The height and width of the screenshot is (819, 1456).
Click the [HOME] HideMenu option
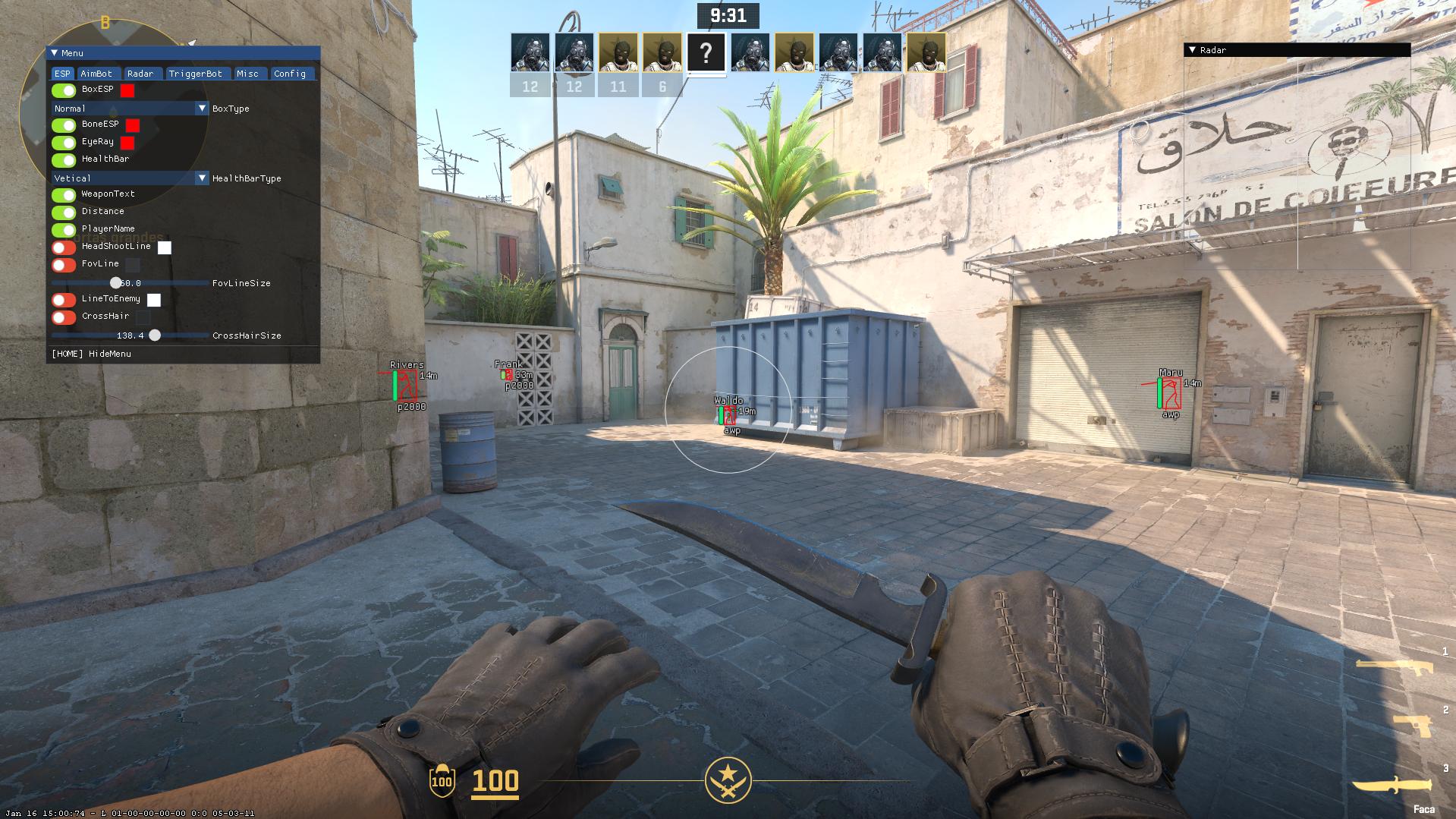pos(91,354)
